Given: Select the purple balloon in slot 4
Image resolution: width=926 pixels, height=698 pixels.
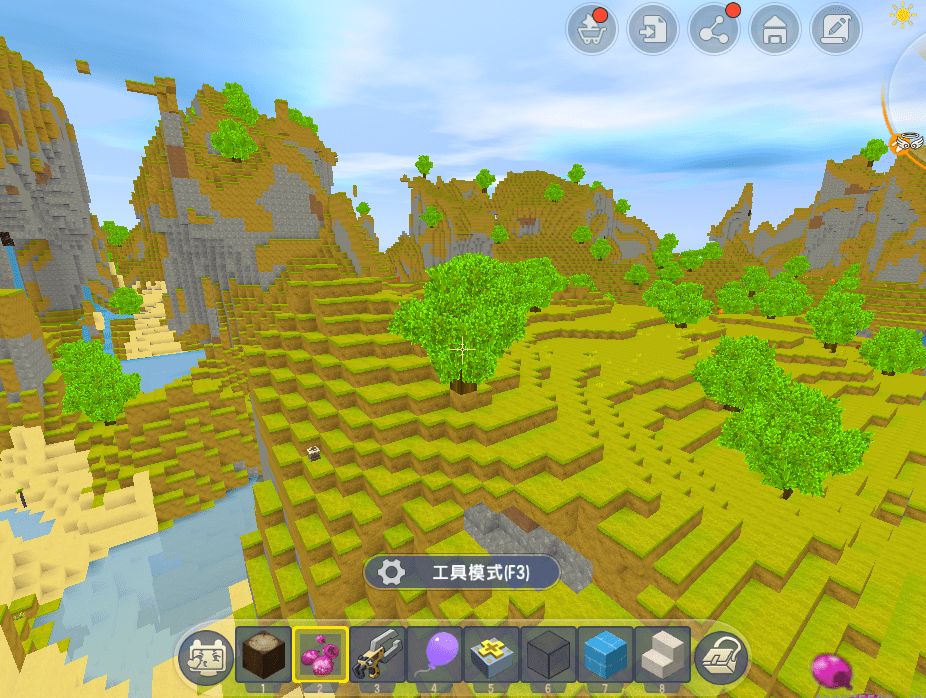Looking at the screenshot, I should (435, 655).
